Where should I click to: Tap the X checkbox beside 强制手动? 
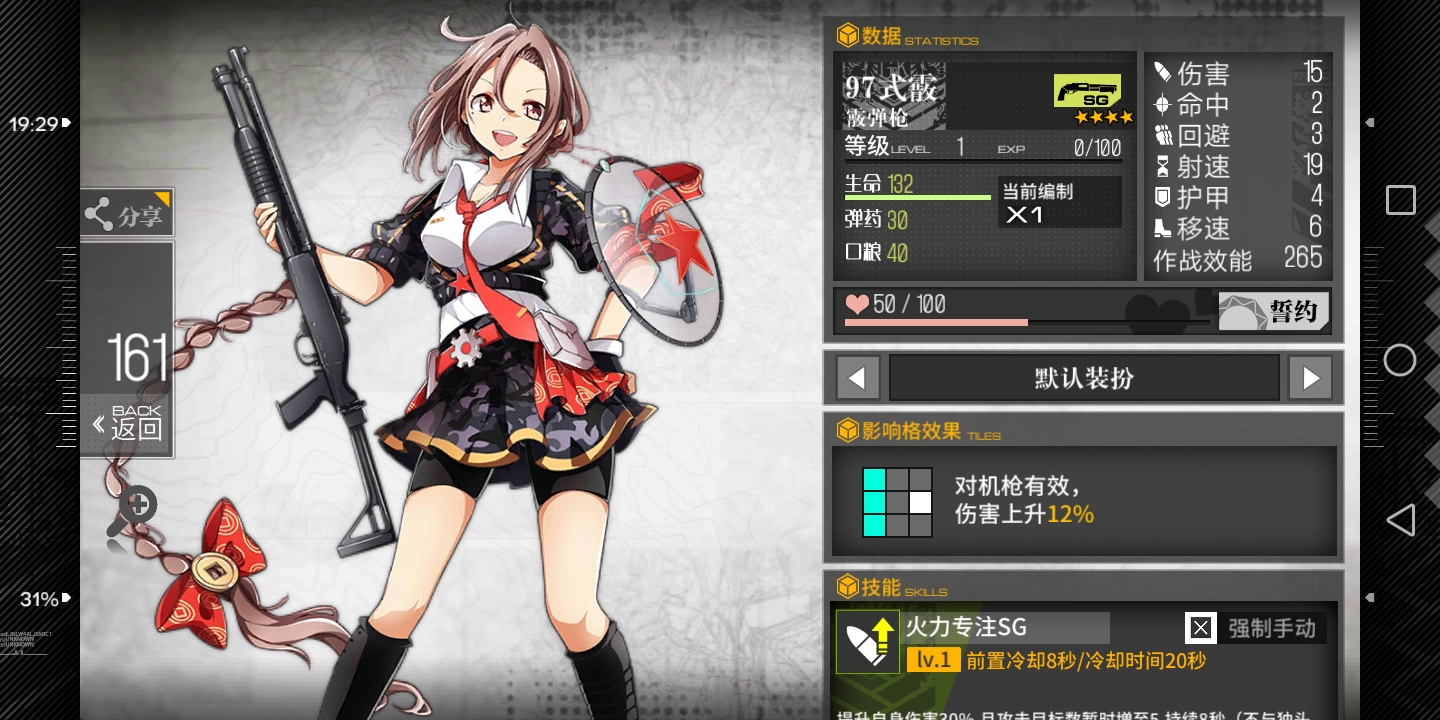click(1200, 628)
